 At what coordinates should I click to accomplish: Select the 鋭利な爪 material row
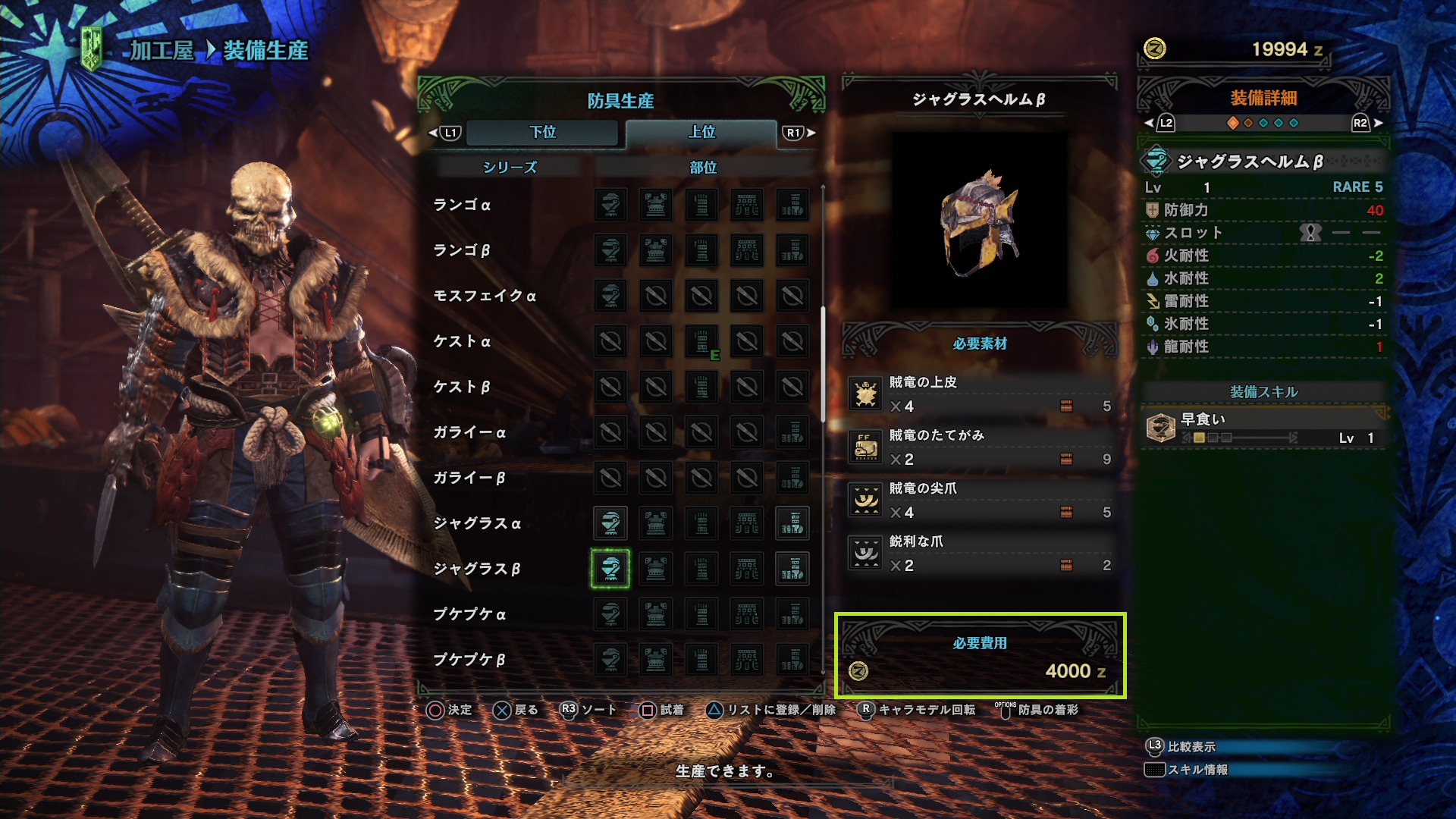(x=980, y=554)
